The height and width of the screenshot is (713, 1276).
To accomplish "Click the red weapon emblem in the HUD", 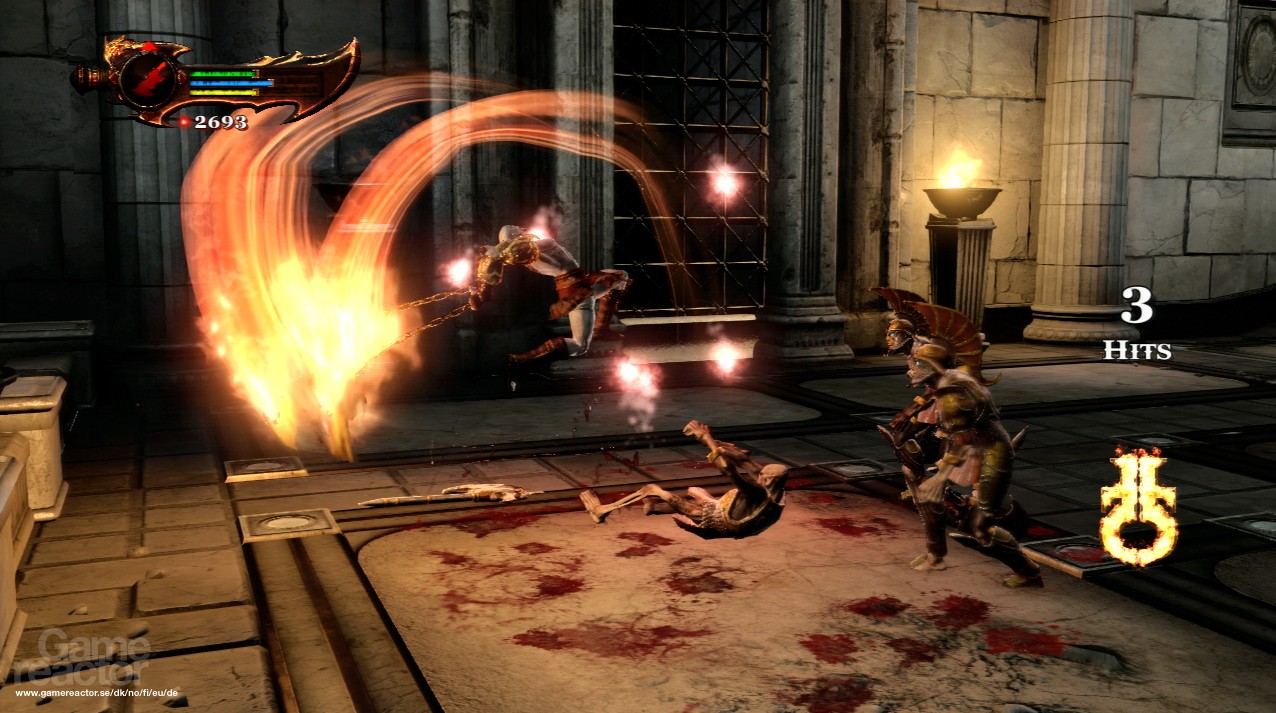I will (148, 78).
